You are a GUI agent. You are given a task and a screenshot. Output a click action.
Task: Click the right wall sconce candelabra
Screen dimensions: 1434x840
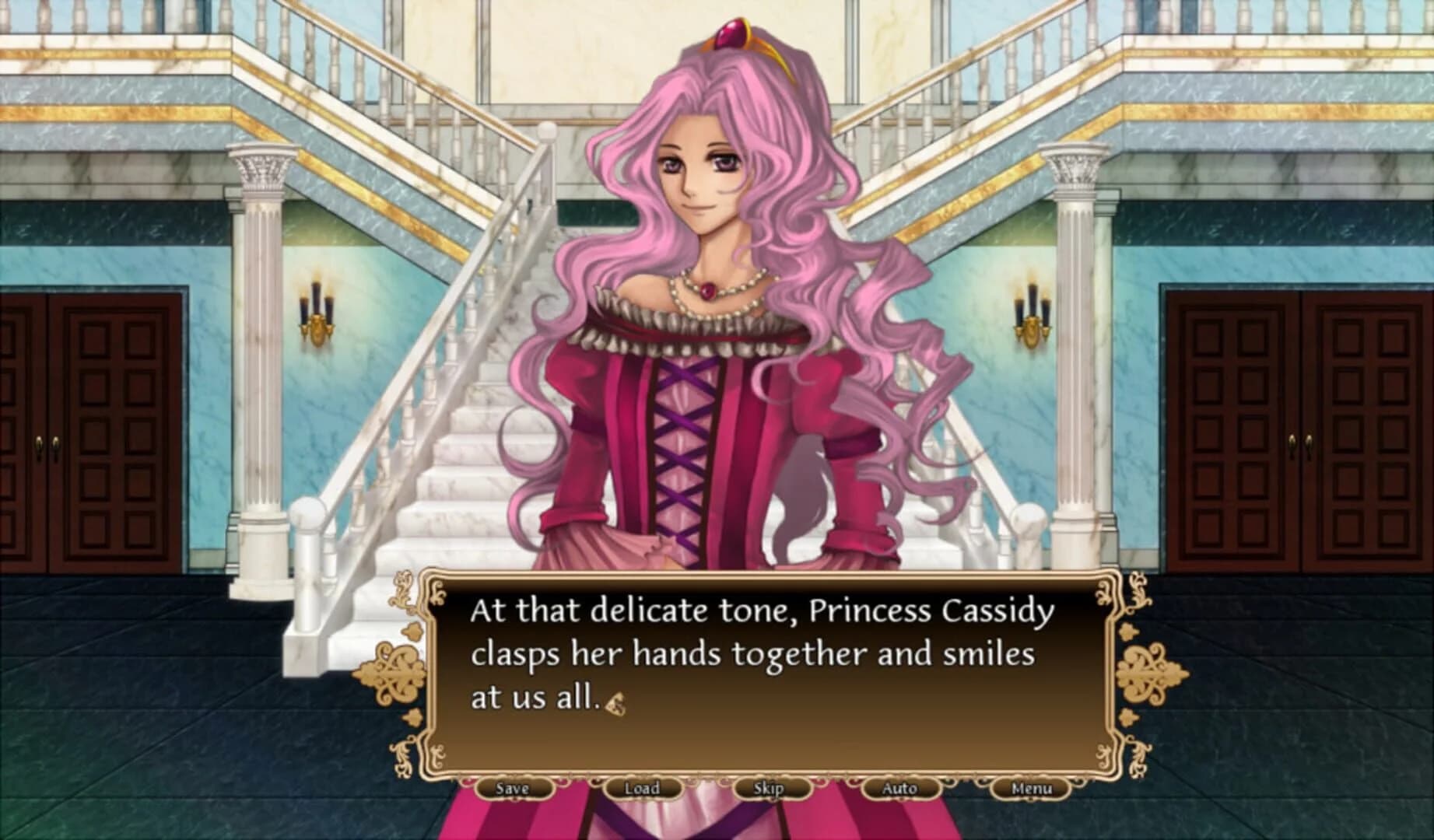click(1033, 311)
